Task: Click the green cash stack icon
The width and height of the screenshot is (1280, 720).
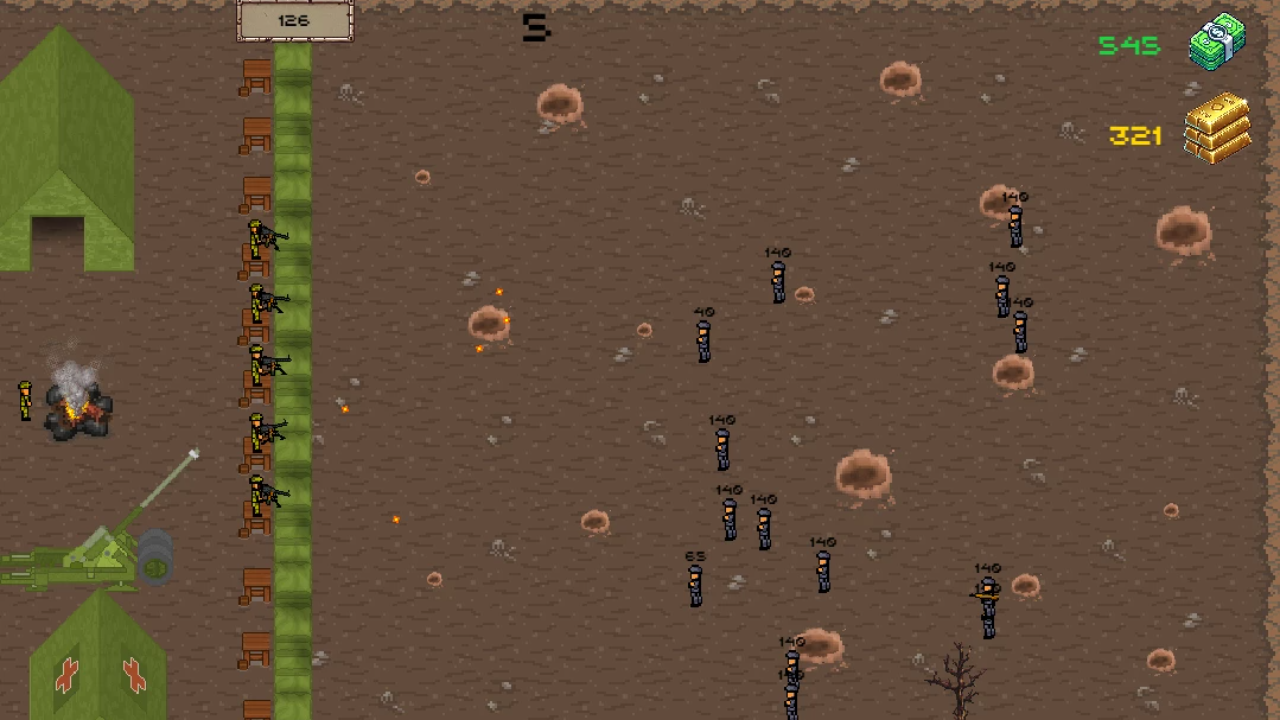Action: tap(1218, 42)
